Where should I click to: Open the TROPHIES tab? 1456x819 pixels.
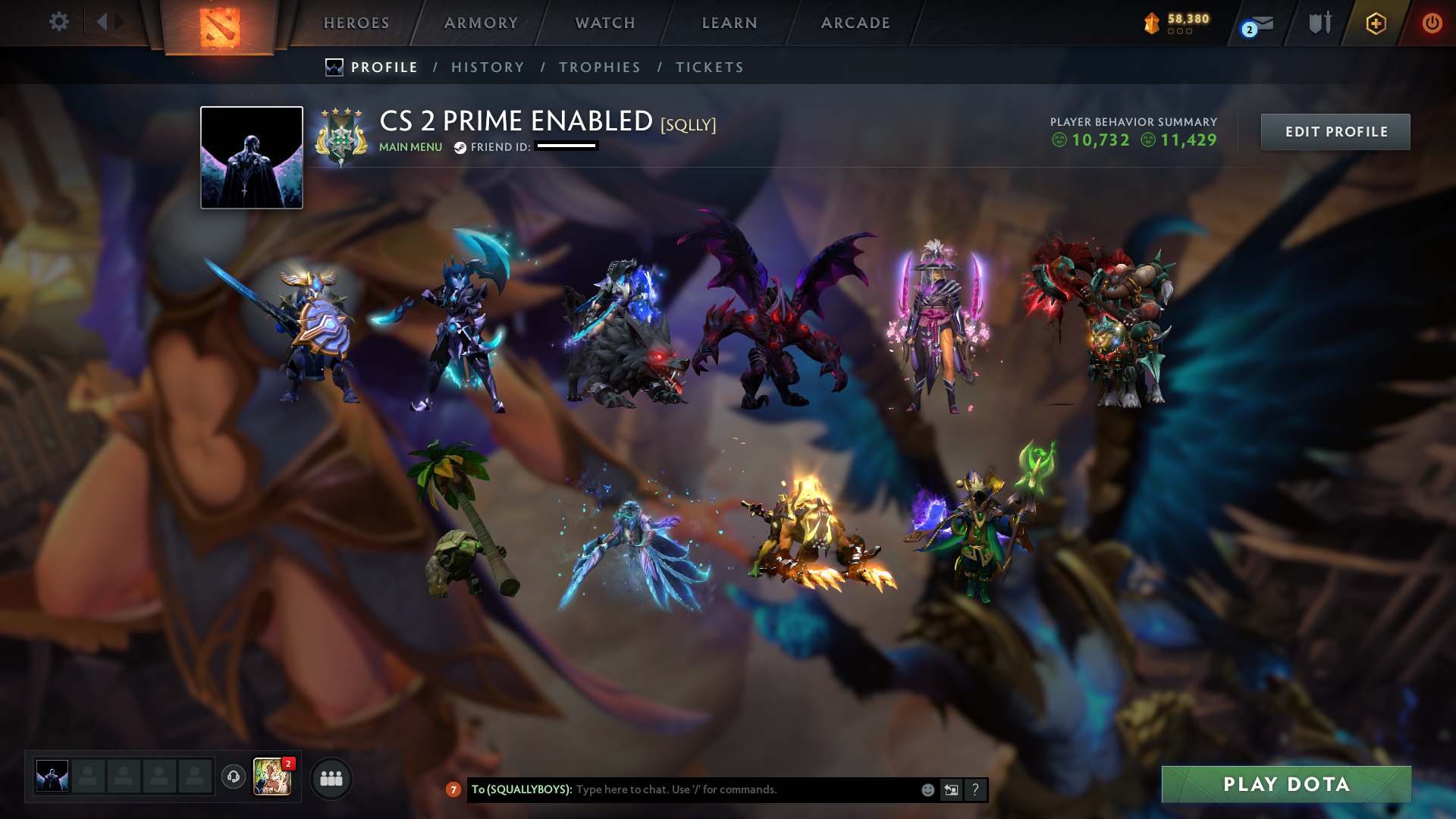[600, 67]
